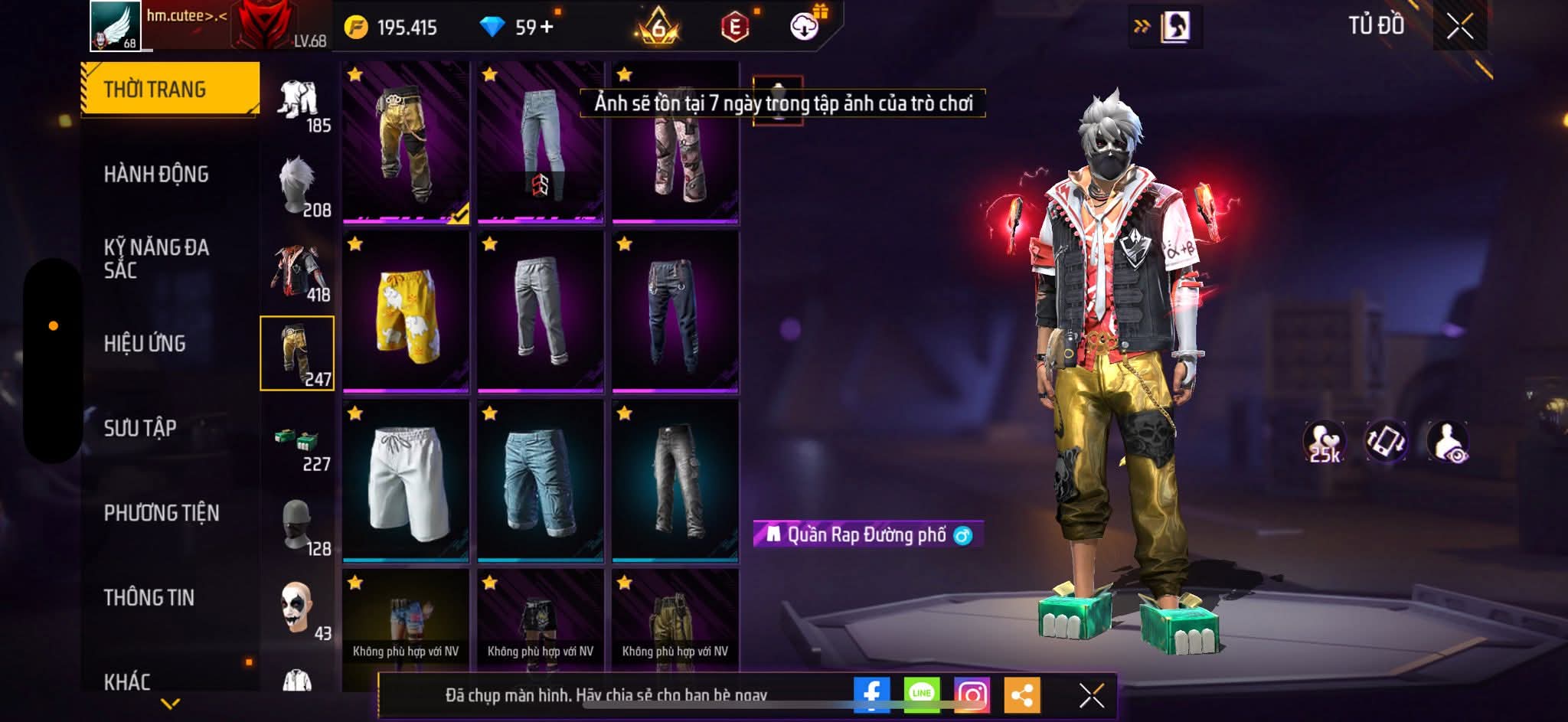The height and width of the screenshot is (722, 1568).
Task: Select the HIỆU ỨNG category
Action: coord(145,344)
